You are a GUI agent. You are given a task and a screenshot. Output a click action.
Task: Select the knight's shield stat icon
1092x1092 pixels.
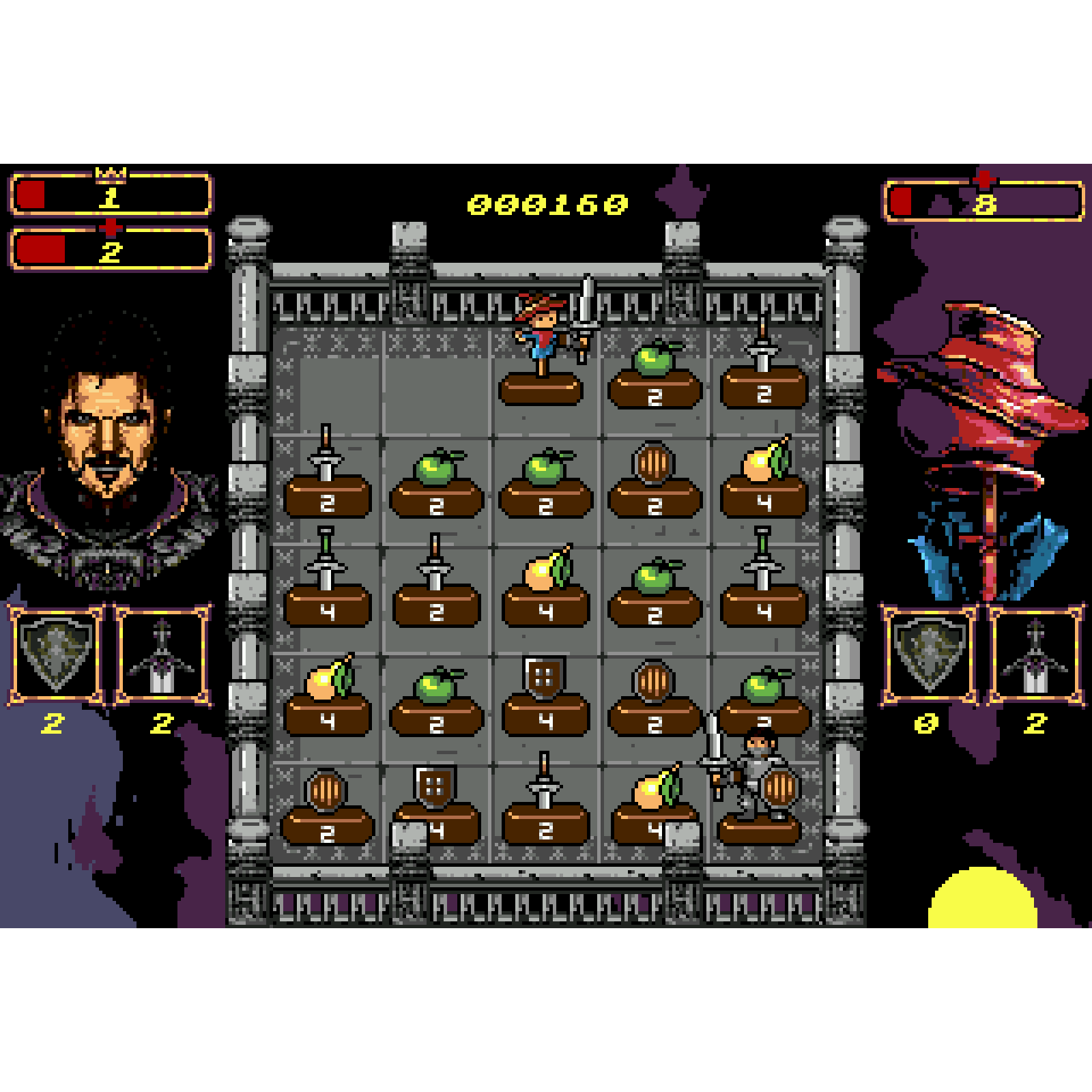point(56,655)
